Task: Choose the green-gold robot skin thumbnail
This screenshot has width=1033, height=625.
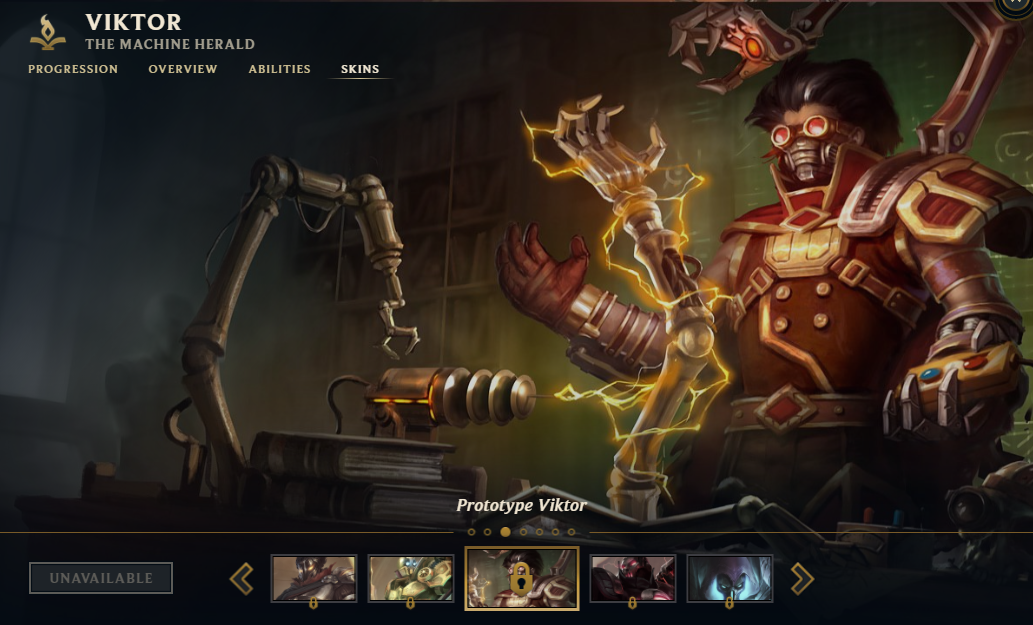Action: (x=410, y=578)
